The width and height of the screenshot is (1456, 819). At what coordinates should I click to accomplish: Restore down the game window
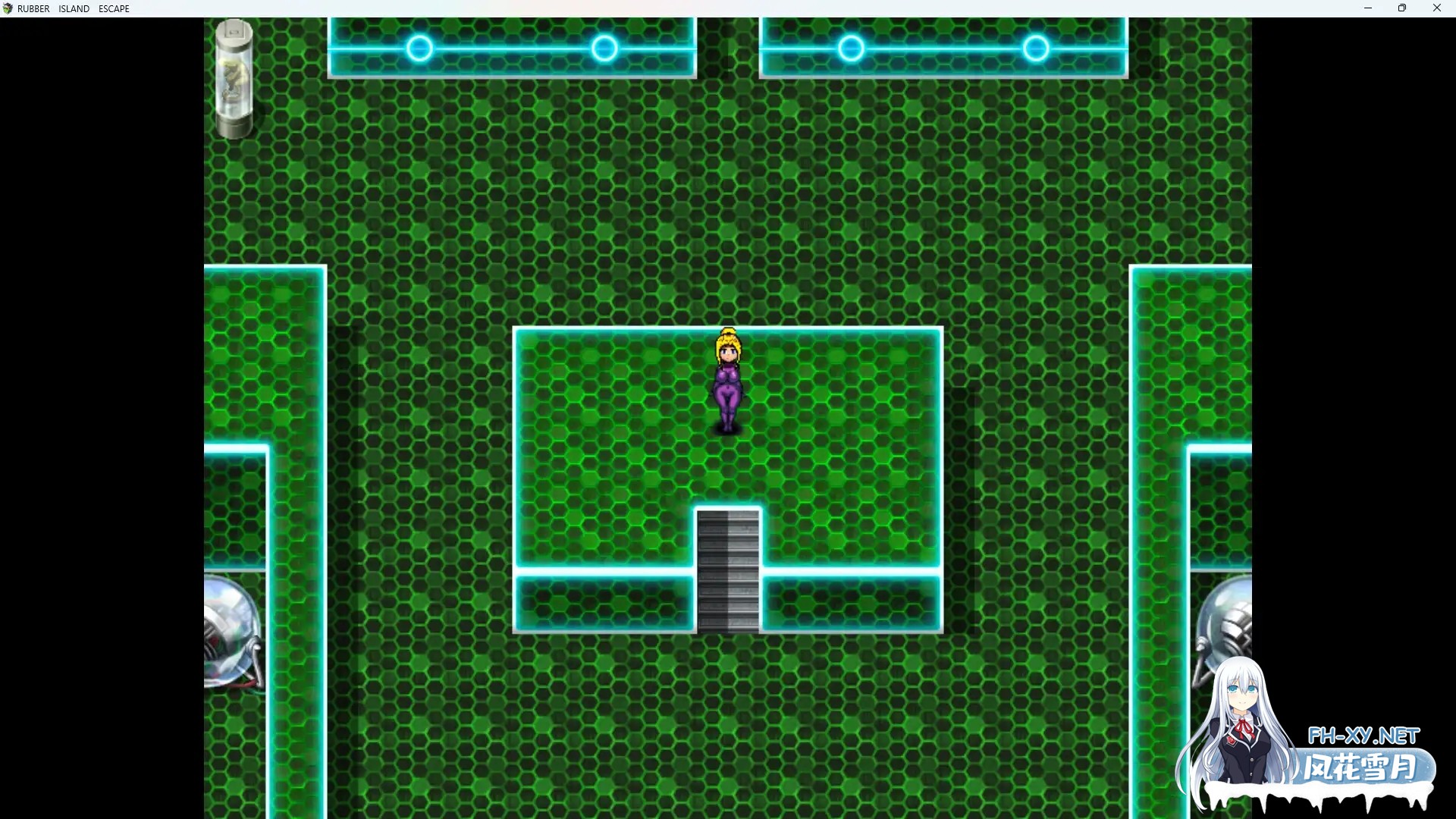click(1402, 8)
